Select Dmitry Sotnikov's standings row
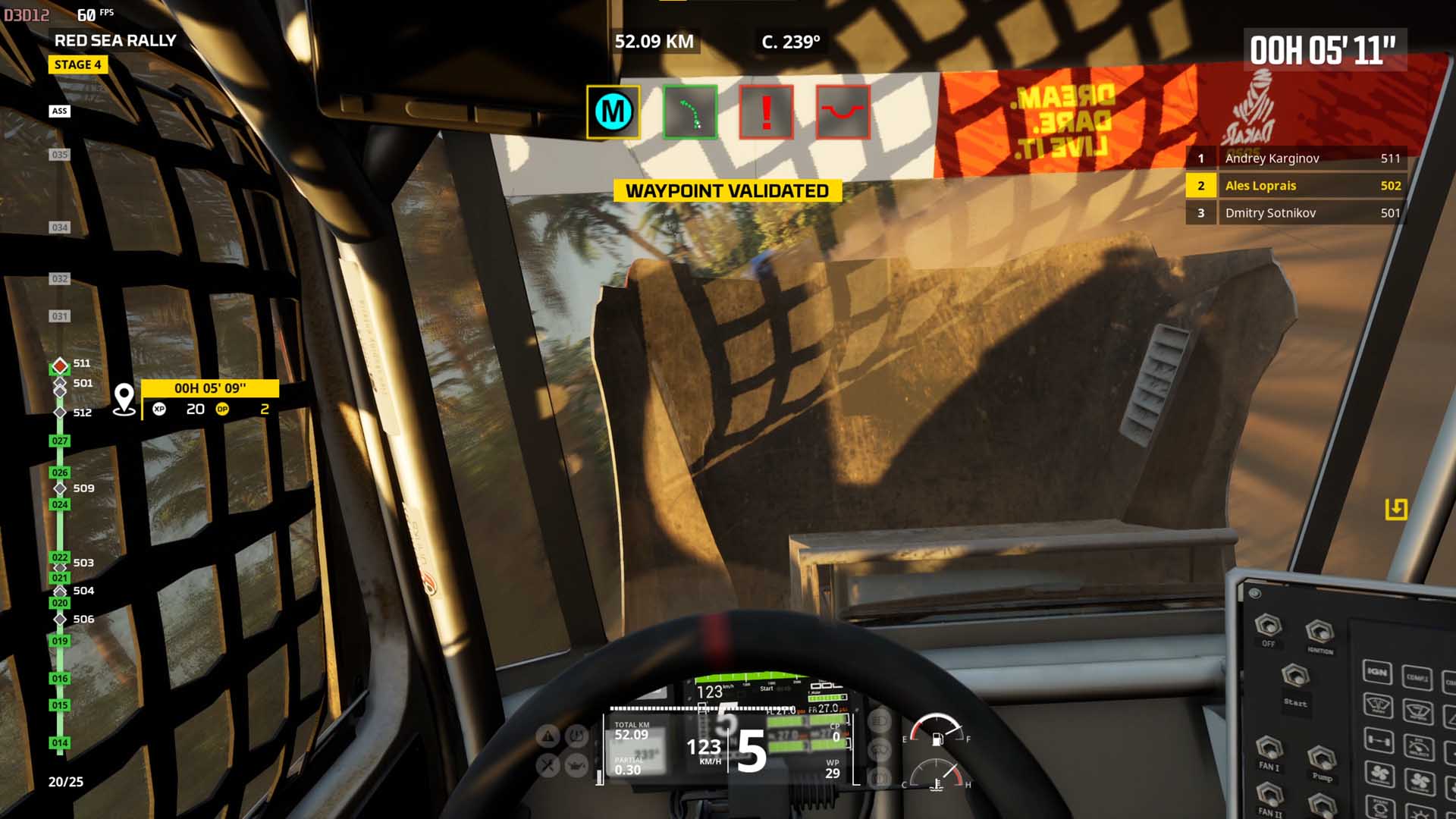 tap(1296, 213)
